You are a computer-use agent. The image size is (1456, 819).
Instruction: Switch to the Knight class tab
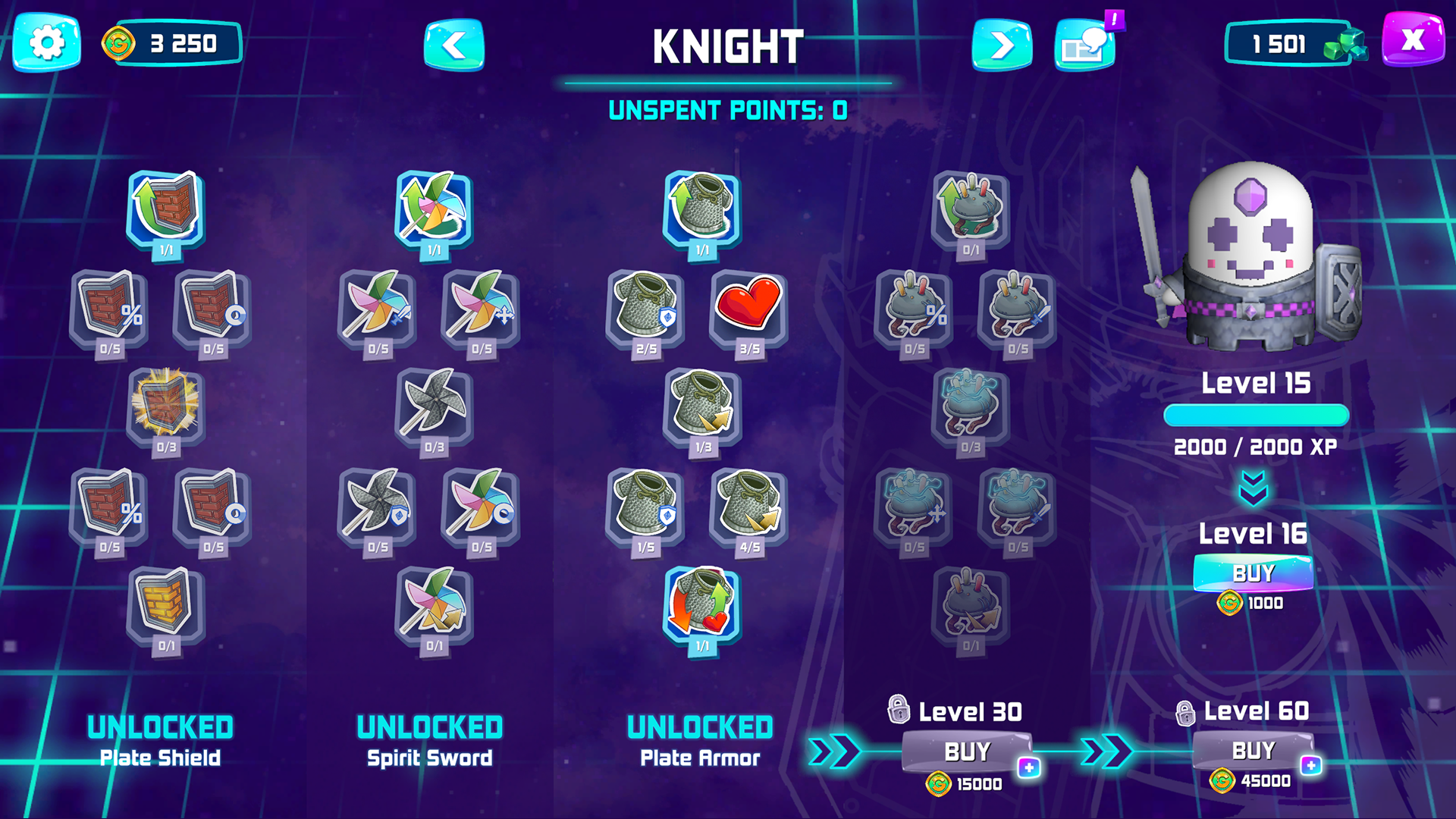(728, 45)
